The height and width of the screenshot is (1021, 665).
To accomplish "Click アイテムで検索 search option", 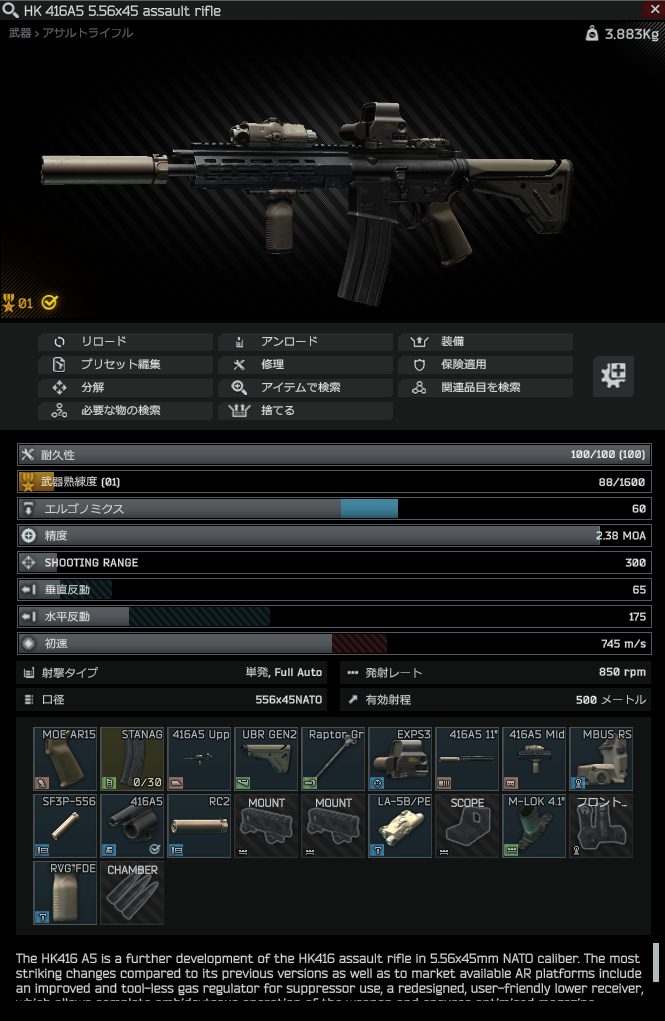I will (x=305, y=388).
